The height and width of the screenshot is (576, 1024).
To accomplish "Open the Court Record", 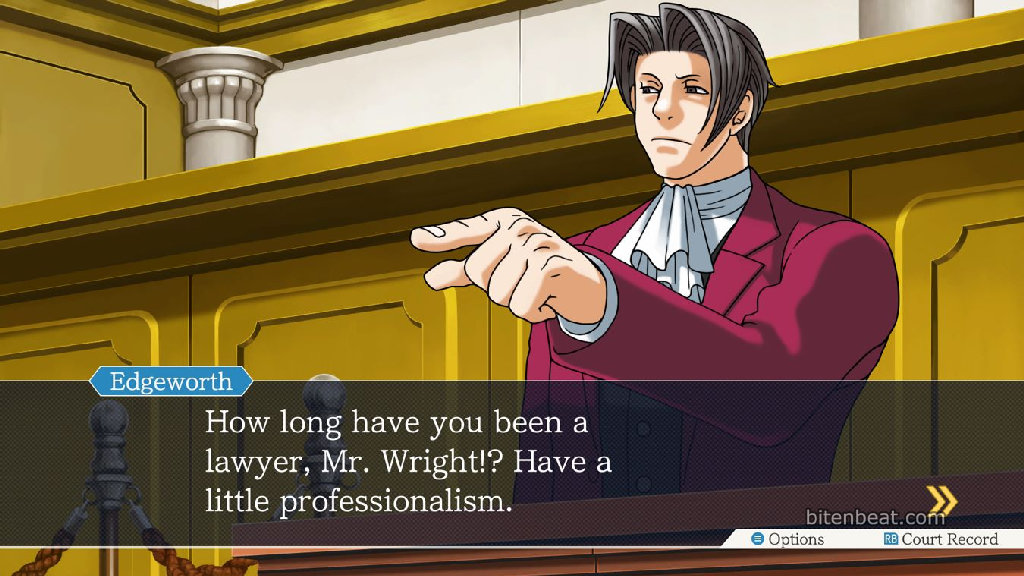I will pos(940,539).
